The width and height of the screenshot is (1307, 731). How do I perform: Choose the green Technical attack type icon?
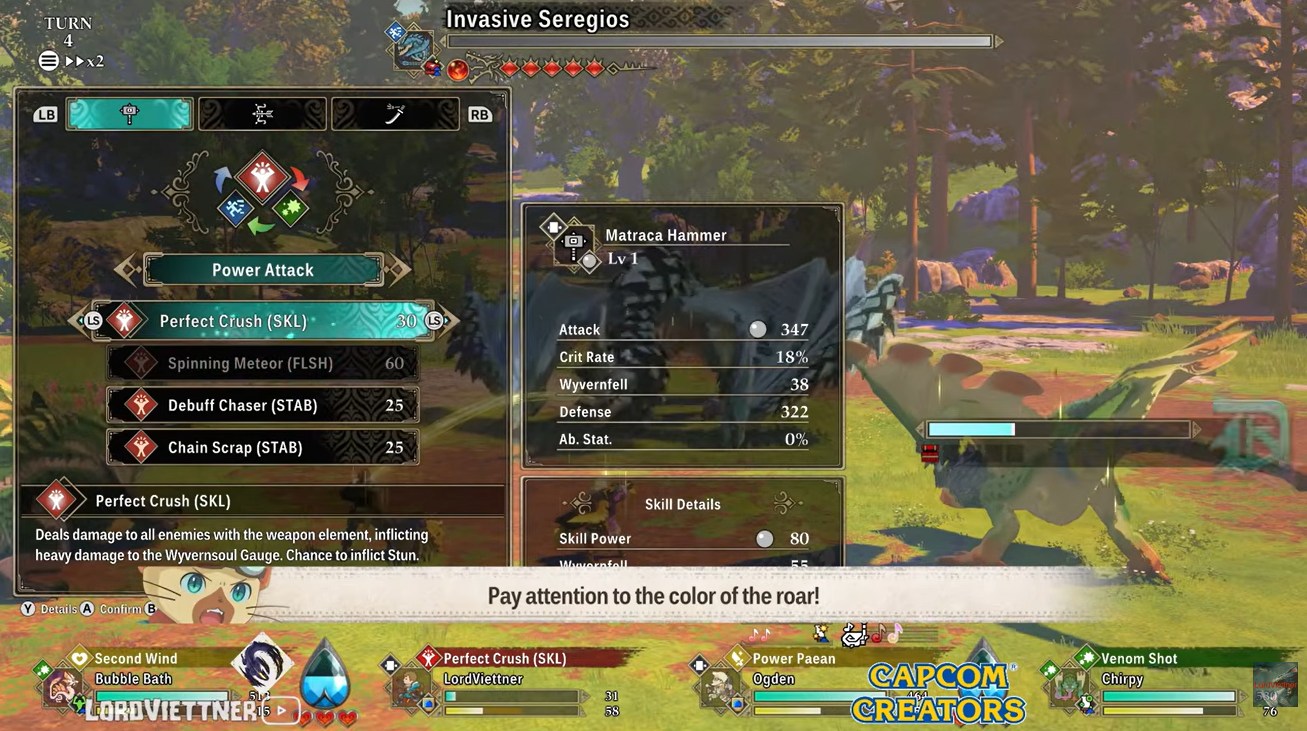(x=291, y=209)
